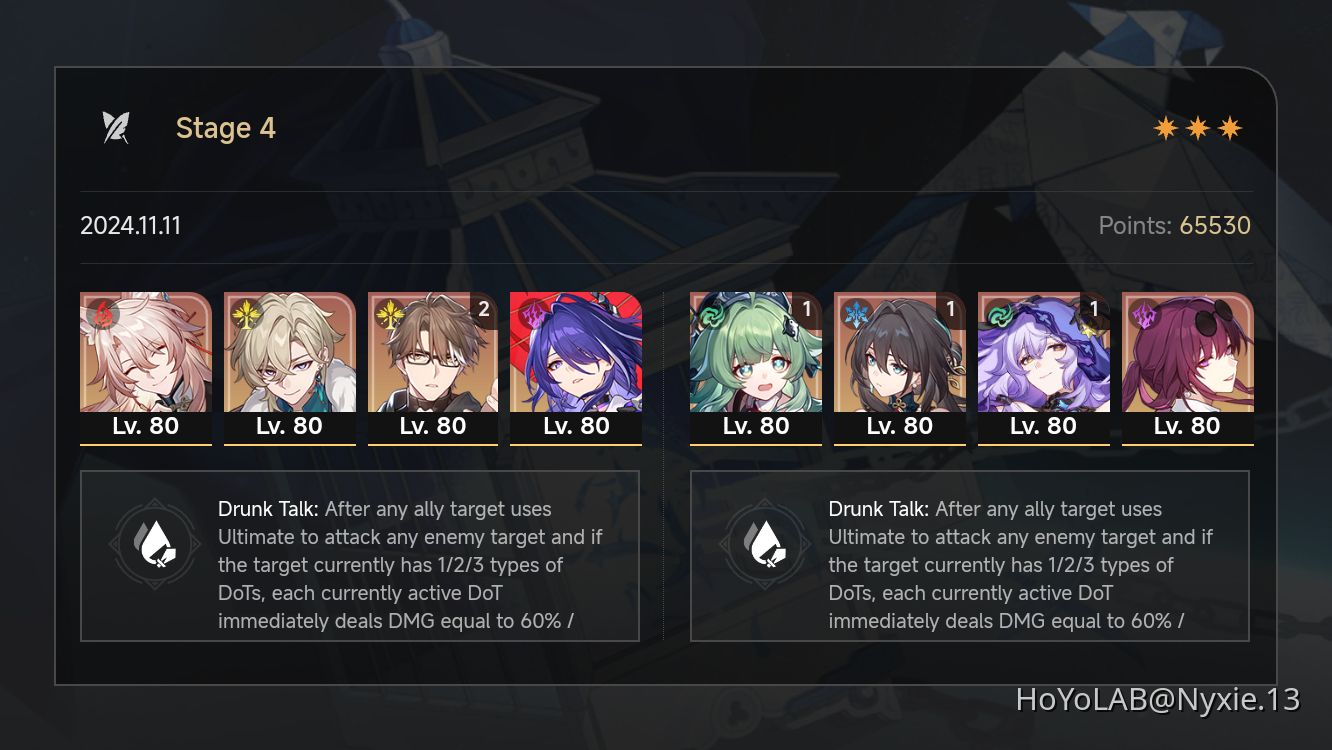
Task: Click the feather emblem beside Stage 4
Action: point(117,127)
